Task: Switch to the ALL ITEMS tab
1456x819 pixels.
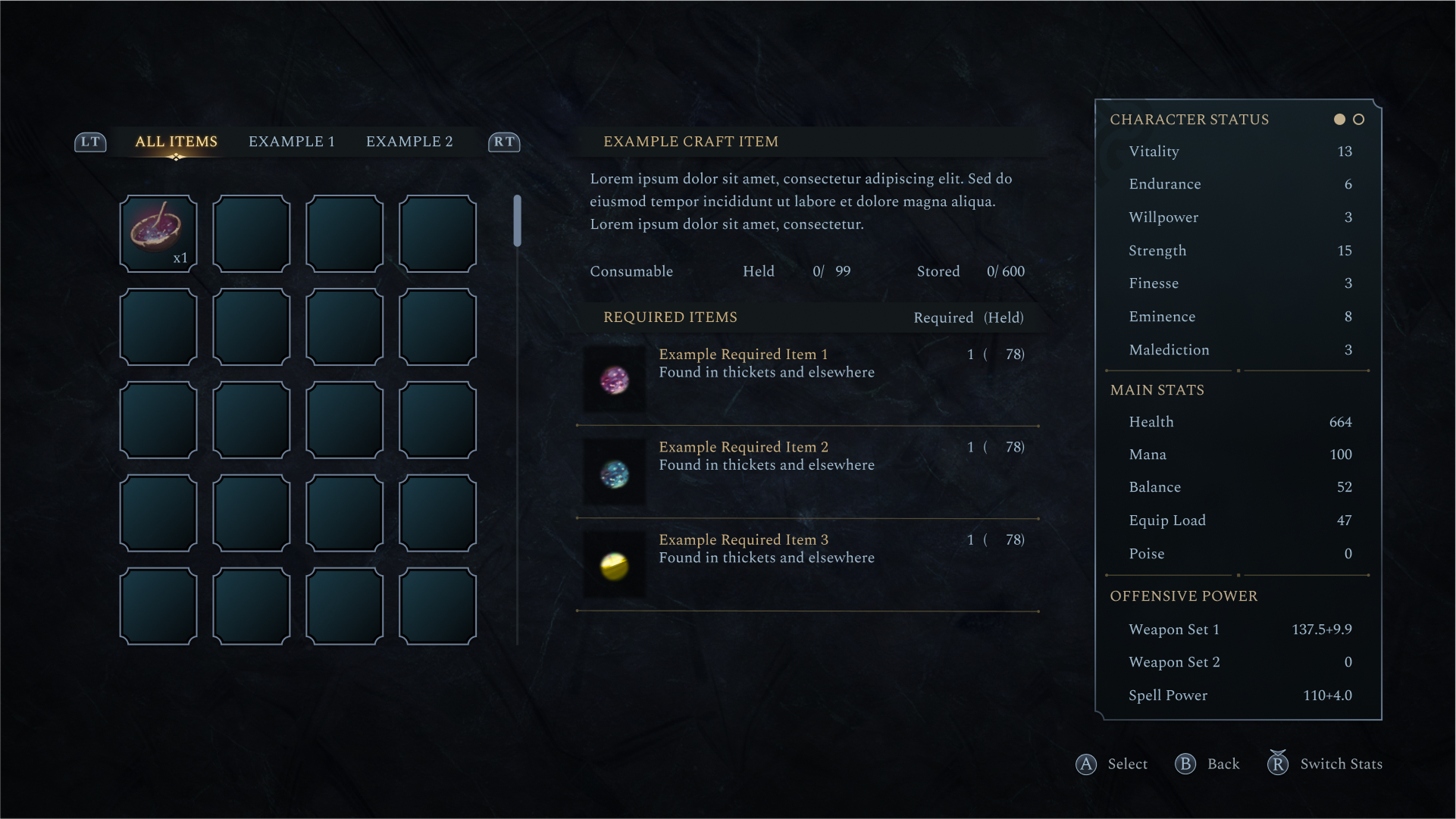Action: [176, 142]
